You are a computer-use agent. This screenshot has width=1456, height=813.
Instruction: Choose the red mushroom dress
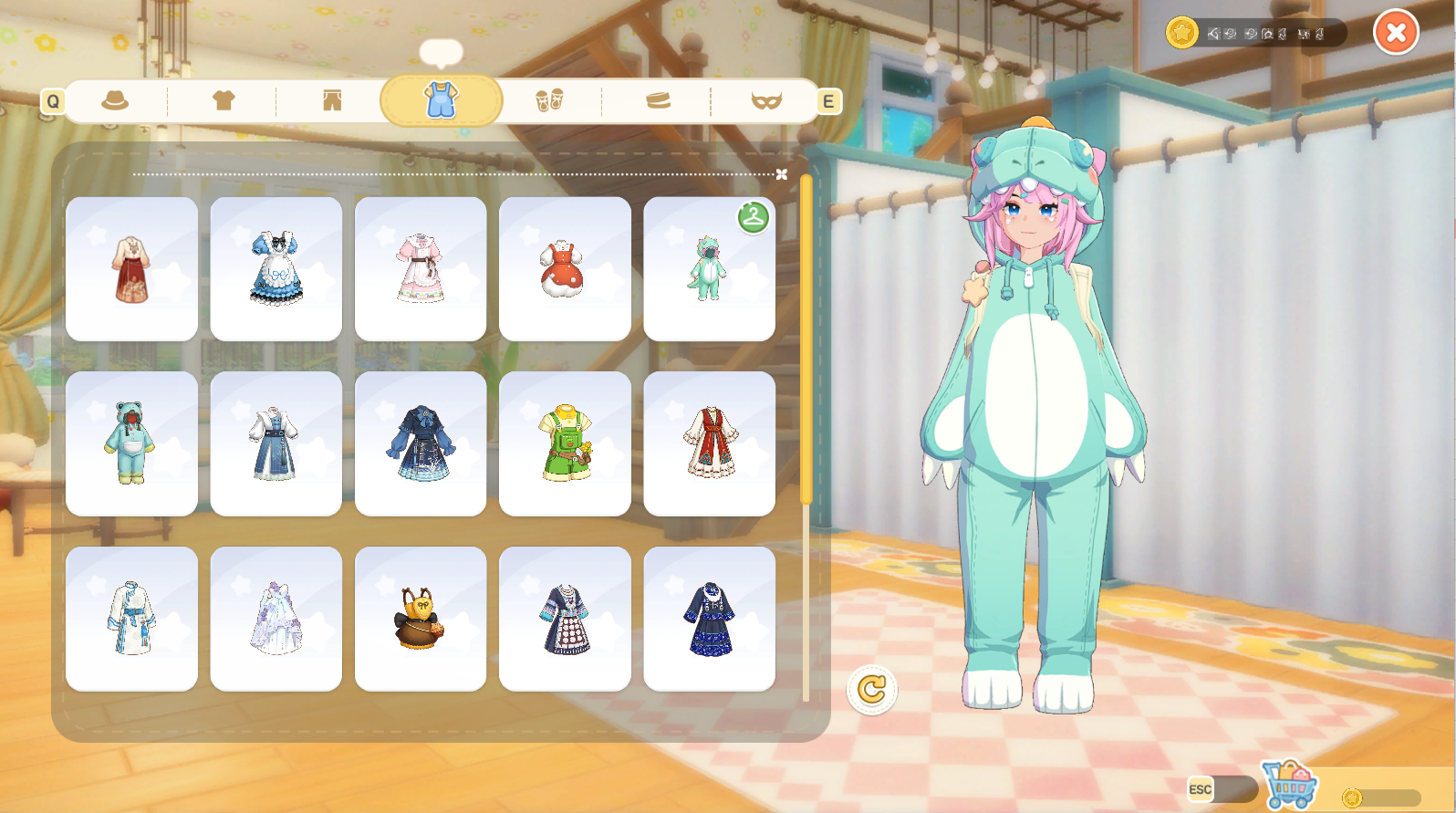(x=565, y=269)
